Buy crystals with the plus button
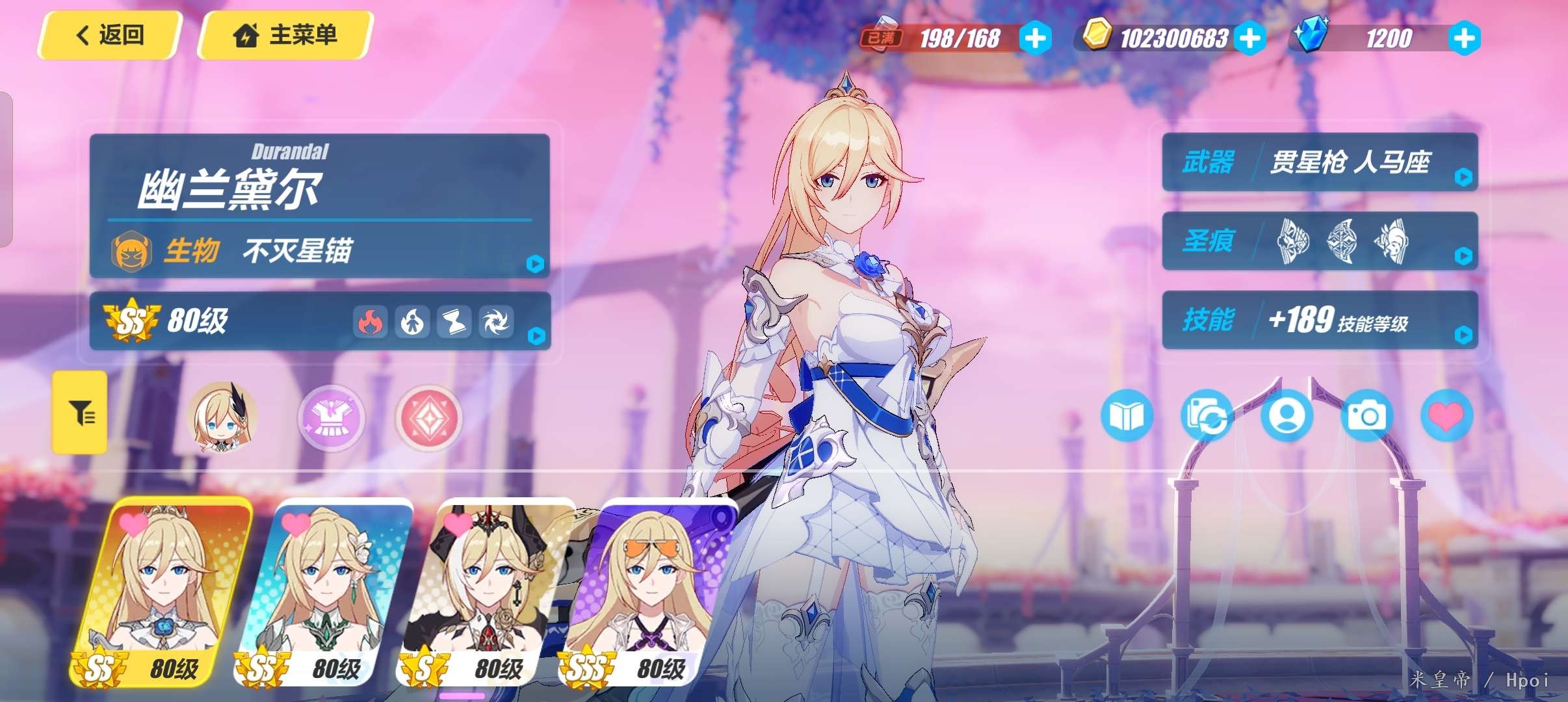The height and width of the screenshot is (702, 1568). (x=1464, y=38)
